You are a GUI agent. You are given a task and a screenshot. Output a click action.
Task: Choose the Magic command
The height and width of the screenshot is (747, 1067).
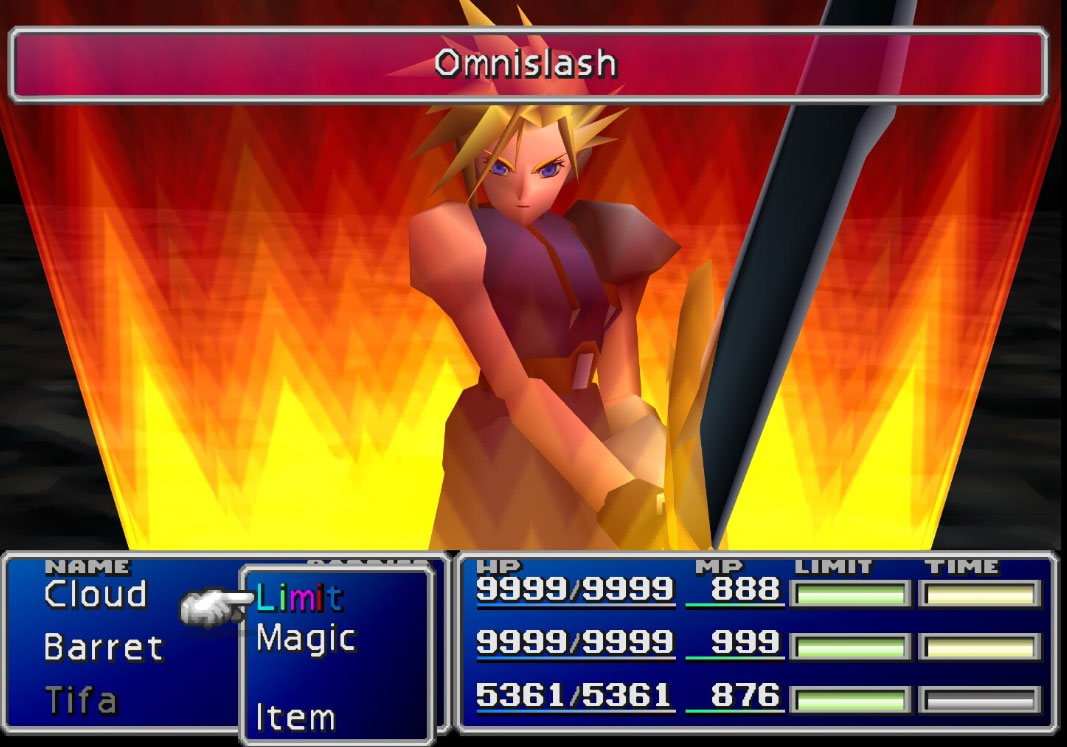pyautogui.click(x=305, y=638)
